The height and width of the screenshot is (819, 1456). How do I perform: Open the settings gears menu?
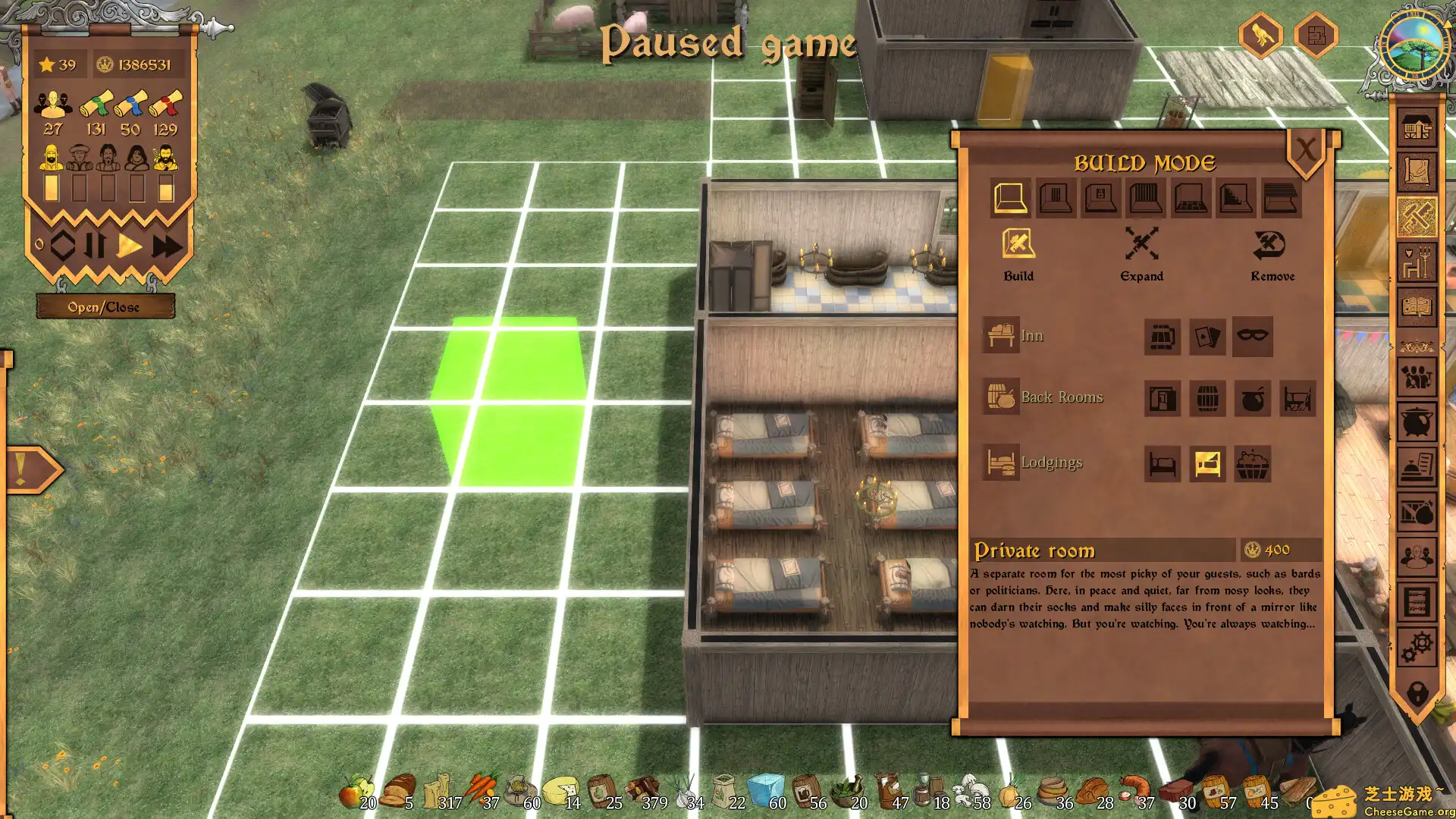point(1417,646)
